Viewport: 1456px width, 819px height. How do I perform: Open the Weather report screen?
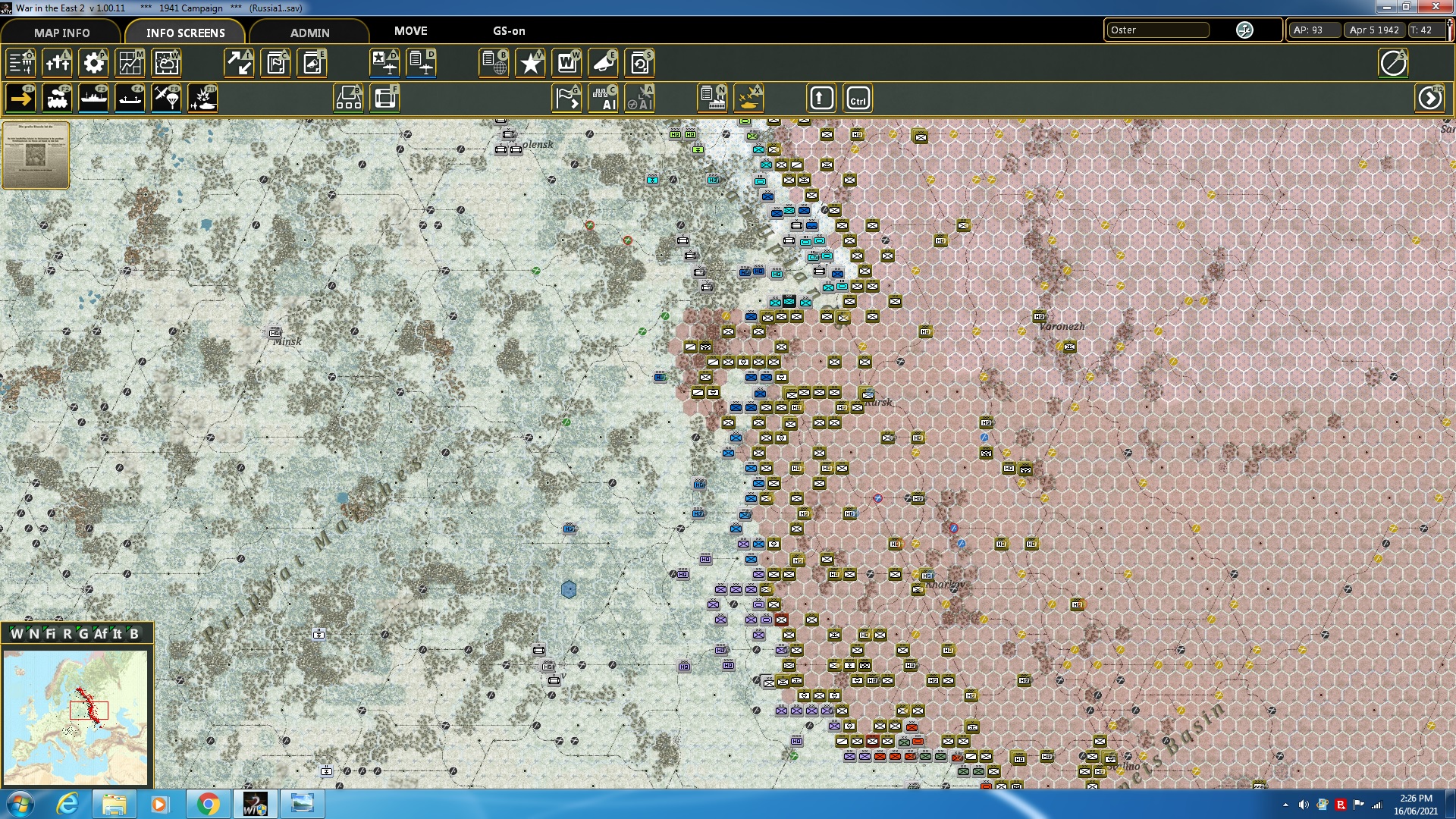coord(166,63)
